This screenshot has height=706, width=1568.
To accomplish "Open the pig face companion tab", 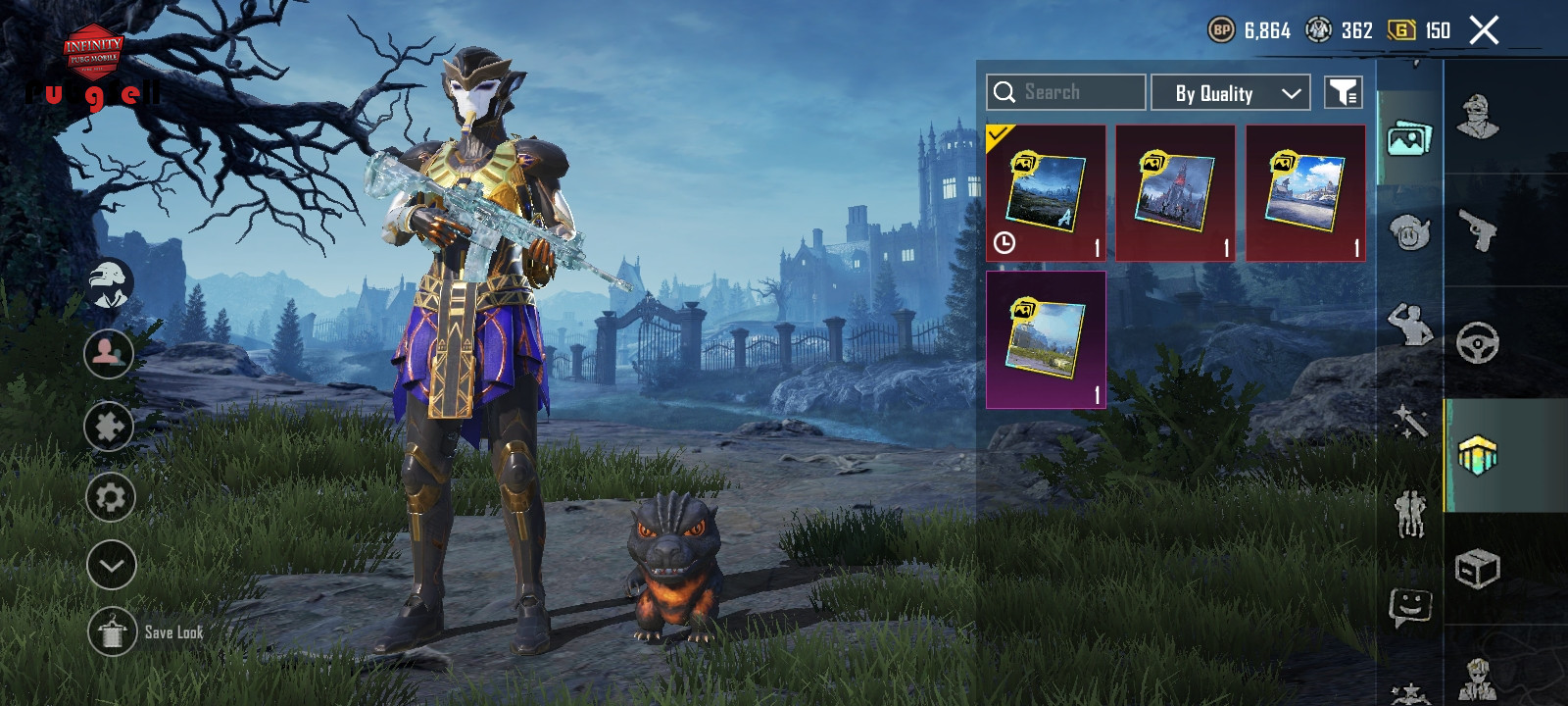I will click(x=1409, y=232).
